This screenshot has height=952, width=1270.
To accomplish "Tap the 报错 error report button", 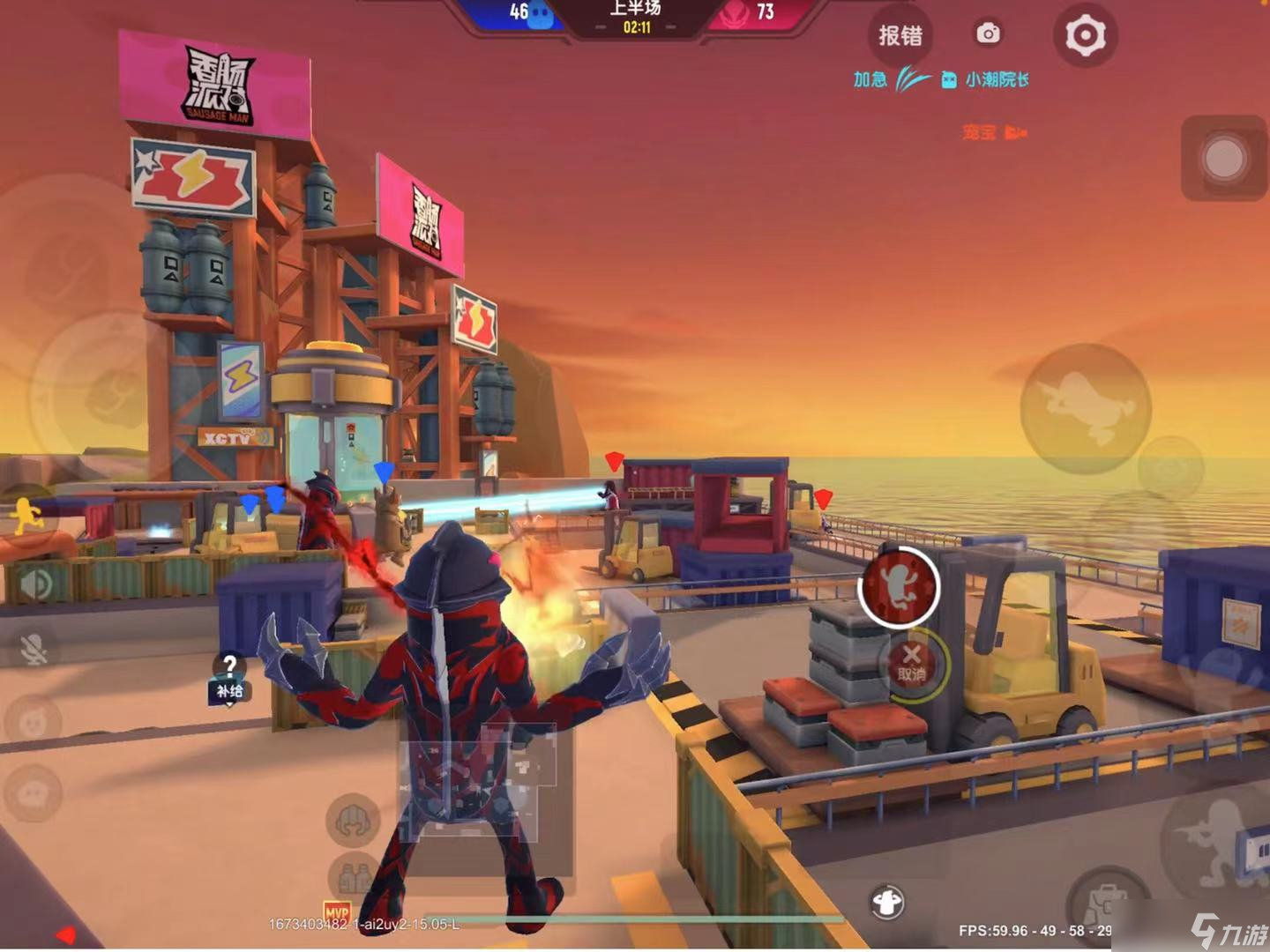I will pos(900,36).
